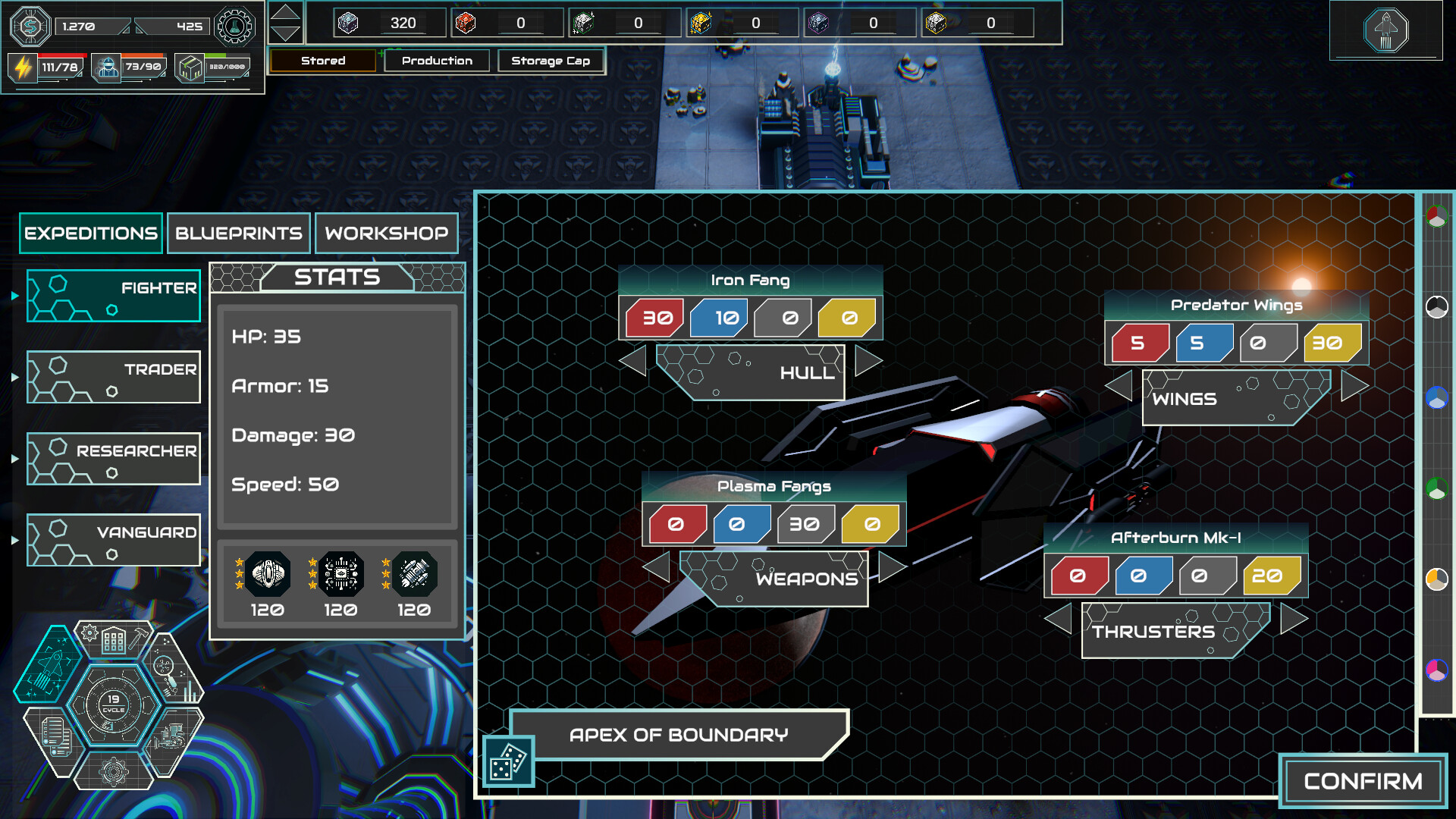
Task: Choose the orange and white color scheme
Action: (x=1436, y=579)
